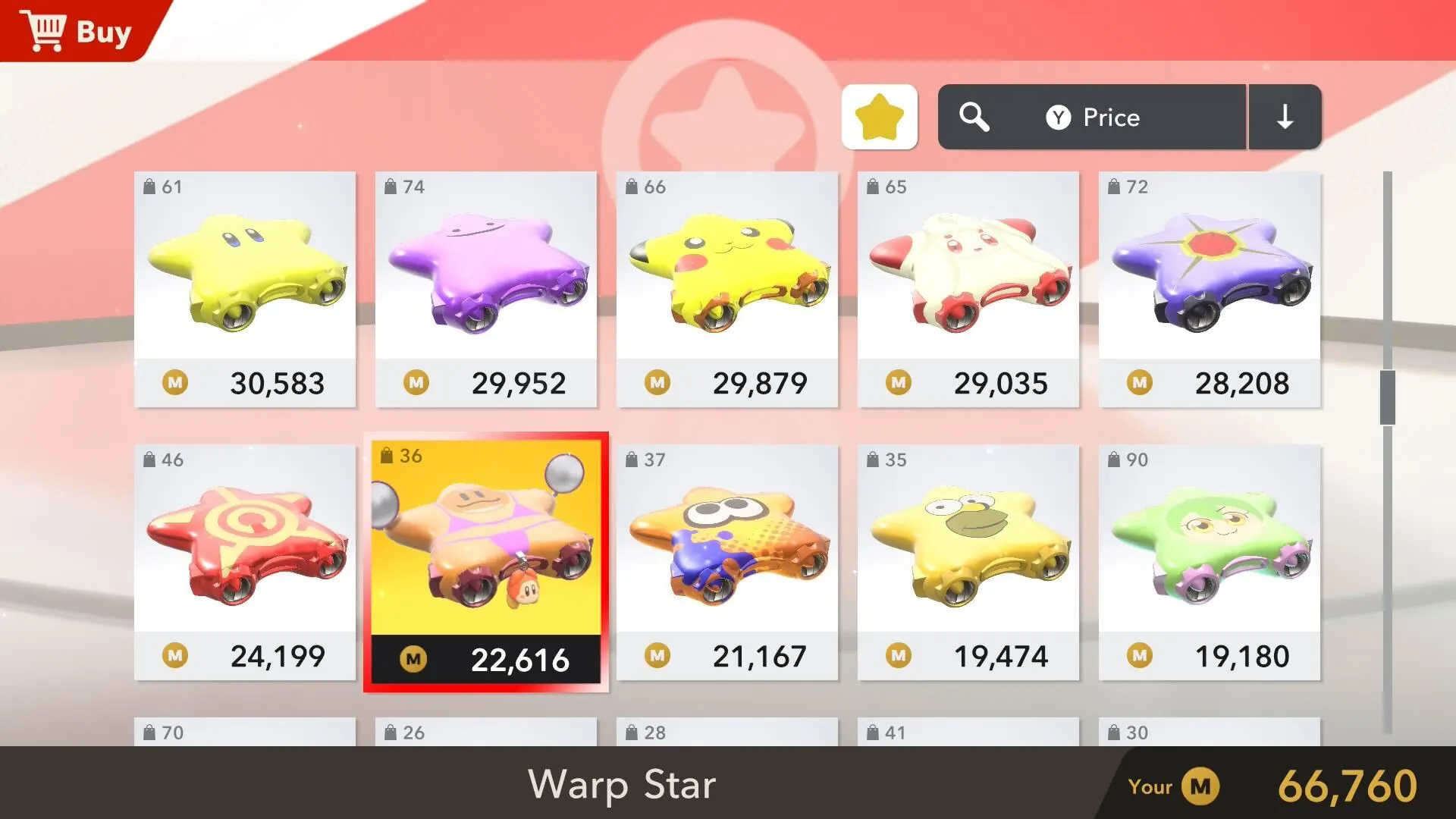Open the magnifying glass search
1456x819 pixels.
point(974,117)
